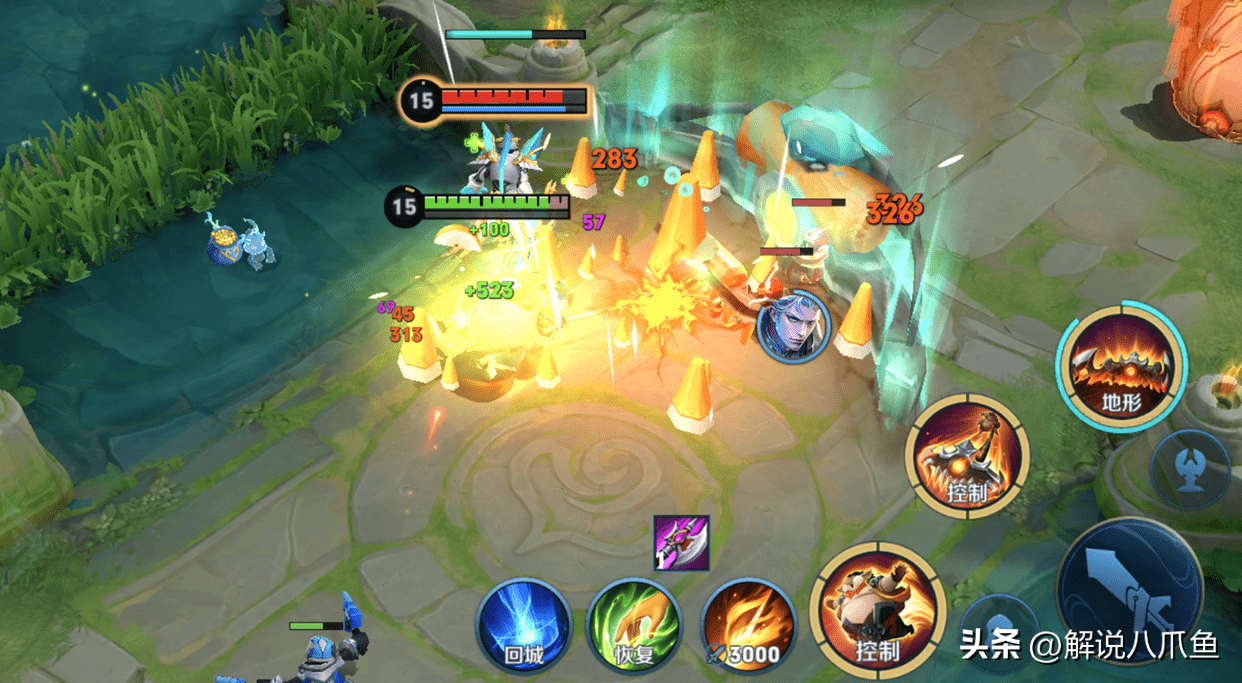Select the attack-tower target button

click(1189, 468)
